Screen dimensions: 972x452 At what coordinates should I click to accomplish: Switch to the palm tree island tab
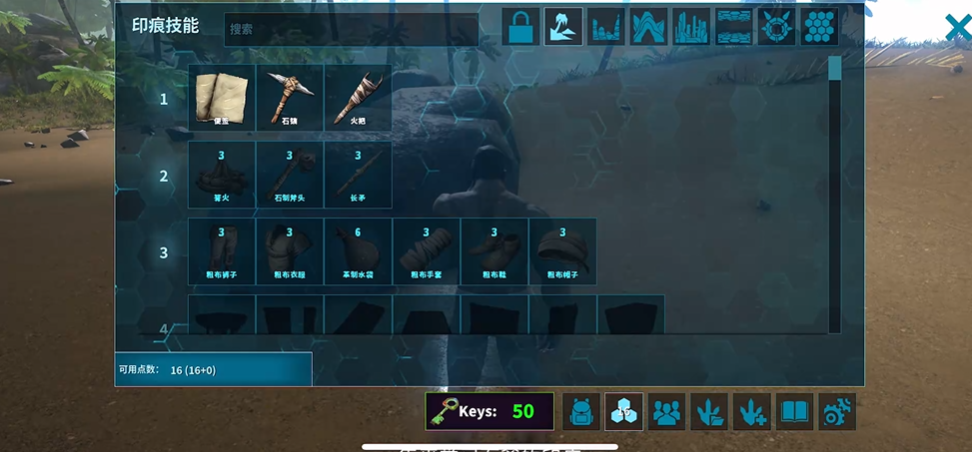(563, 27)
